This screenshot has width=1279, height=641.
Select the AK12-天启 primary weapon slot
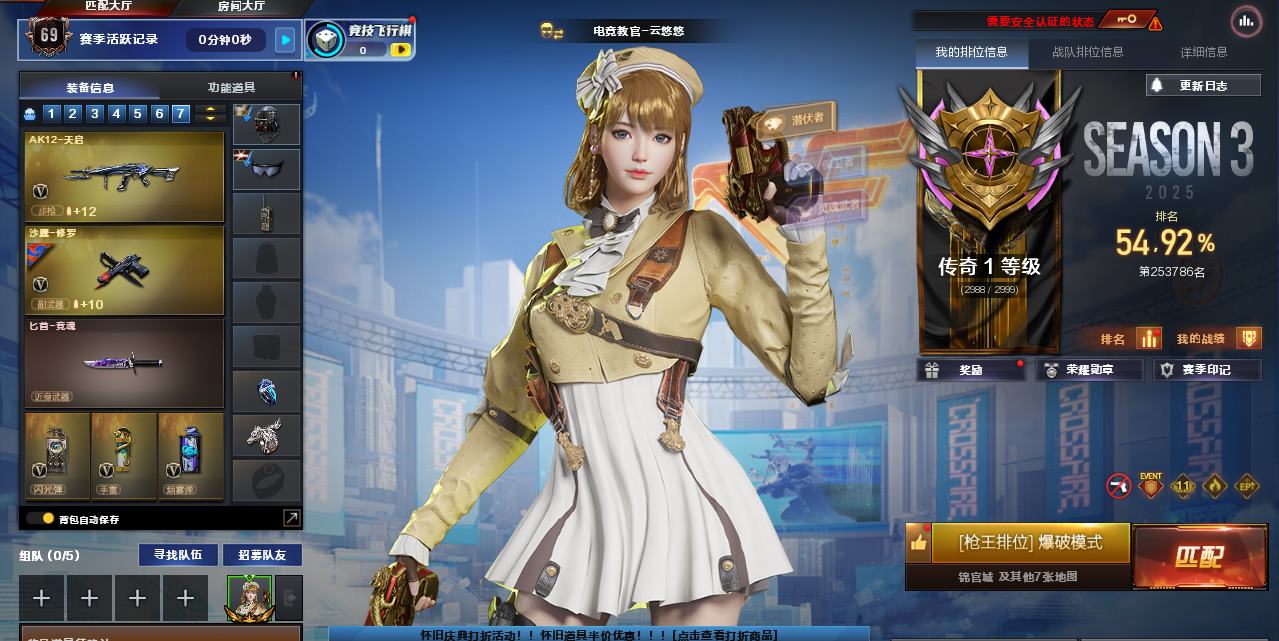(124, 176)
